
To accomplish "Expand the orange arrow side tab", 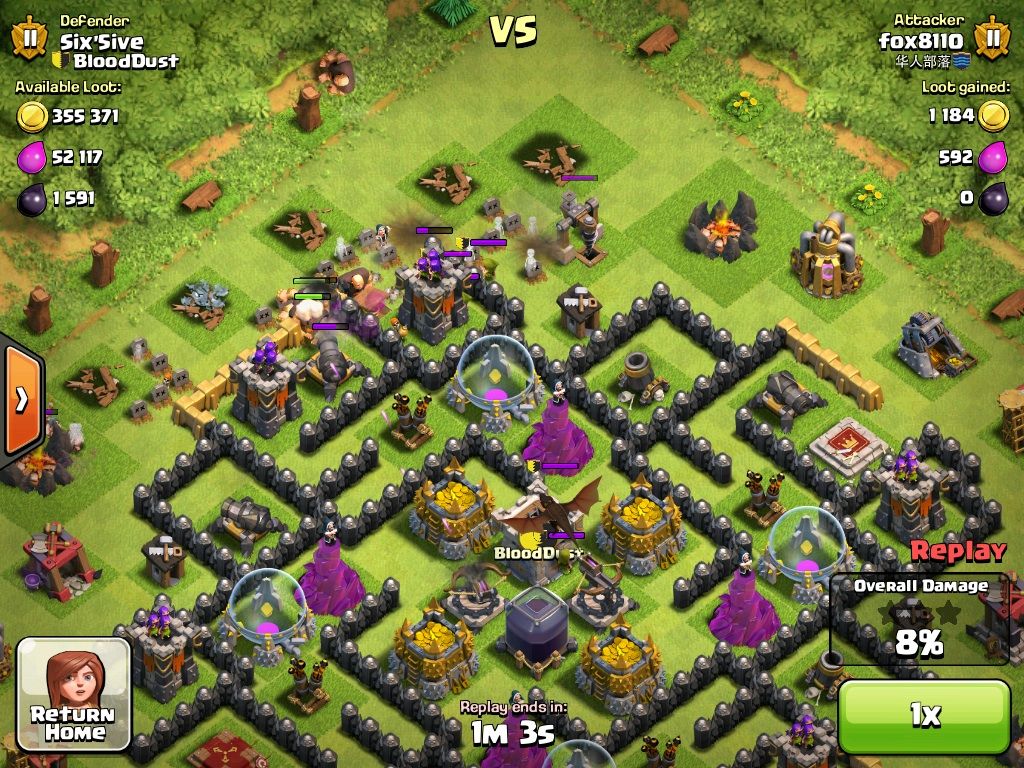I will [x=21, y=400].
